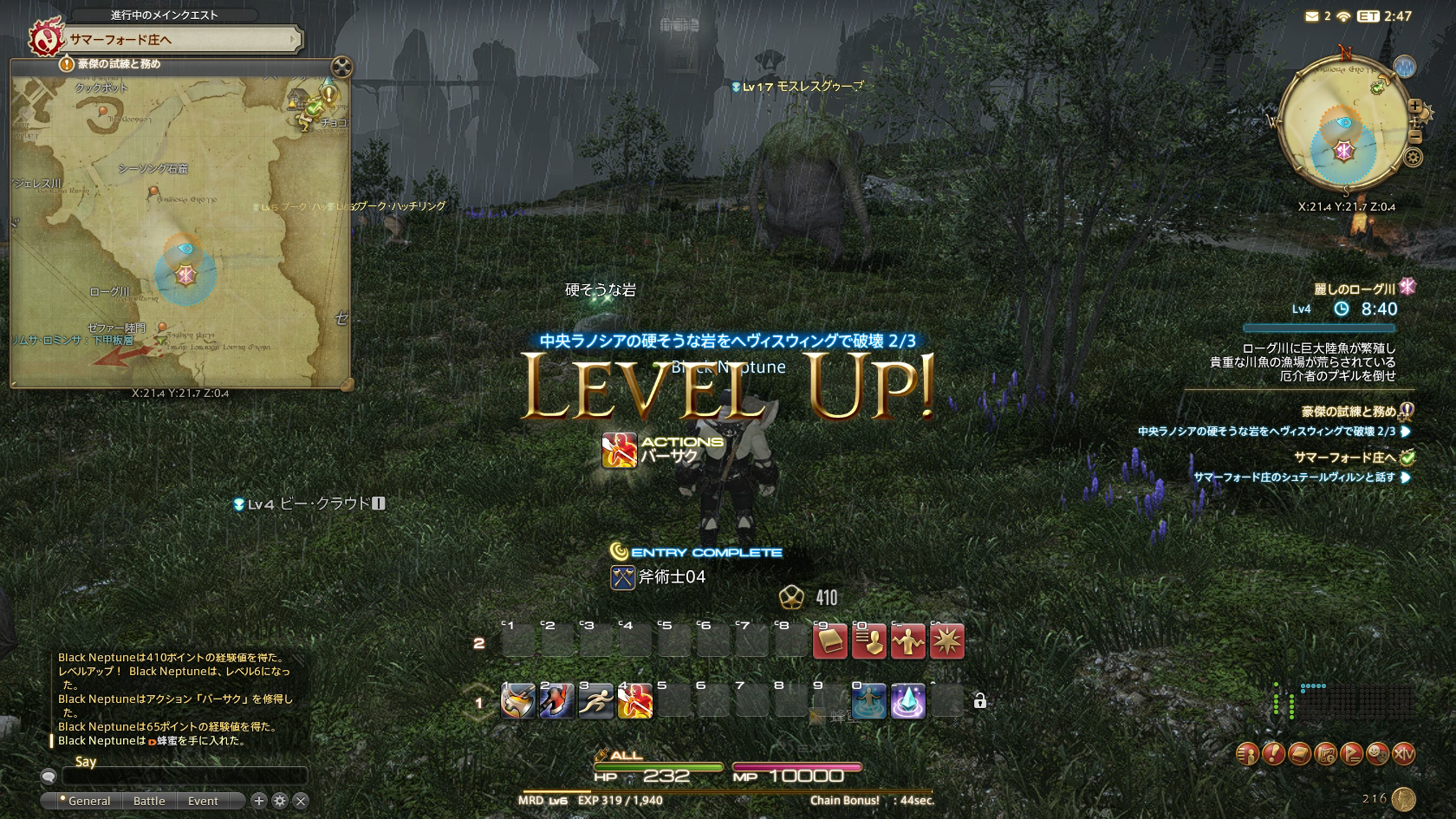Open the smiley faces social menu

pos(1377,754)
